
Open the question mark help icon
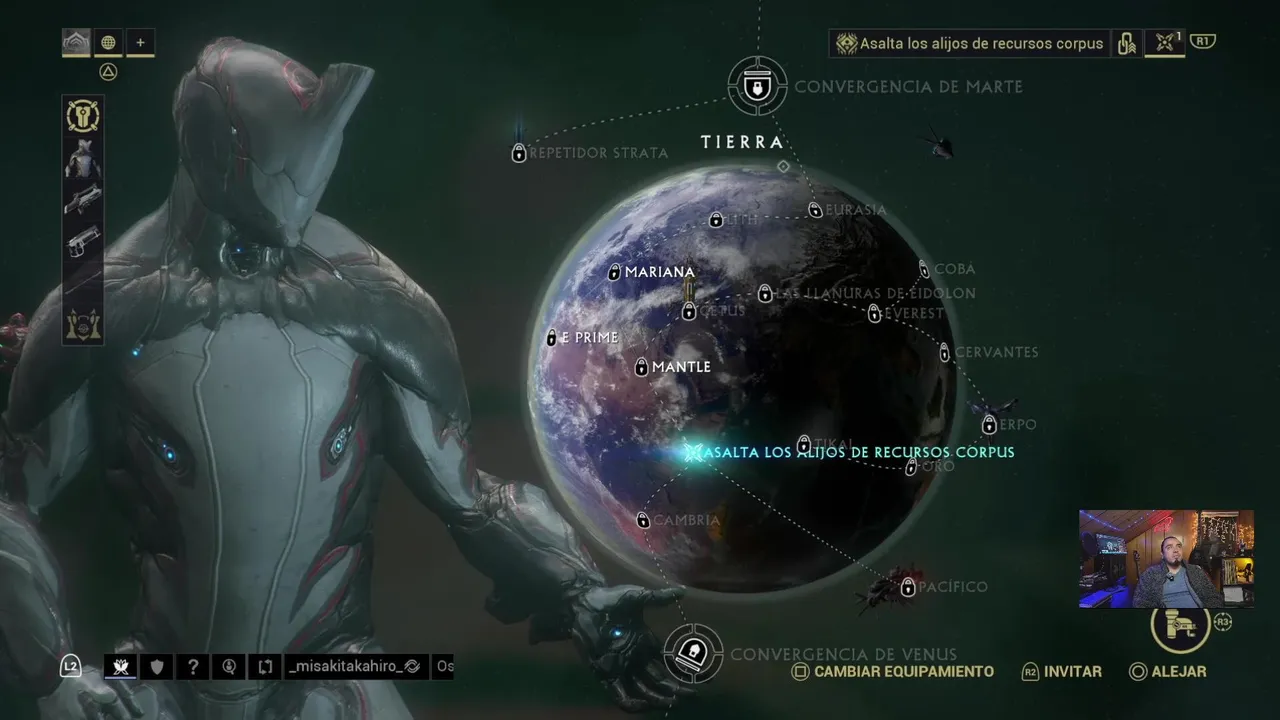pyautogui.click(x=193, y=667)
